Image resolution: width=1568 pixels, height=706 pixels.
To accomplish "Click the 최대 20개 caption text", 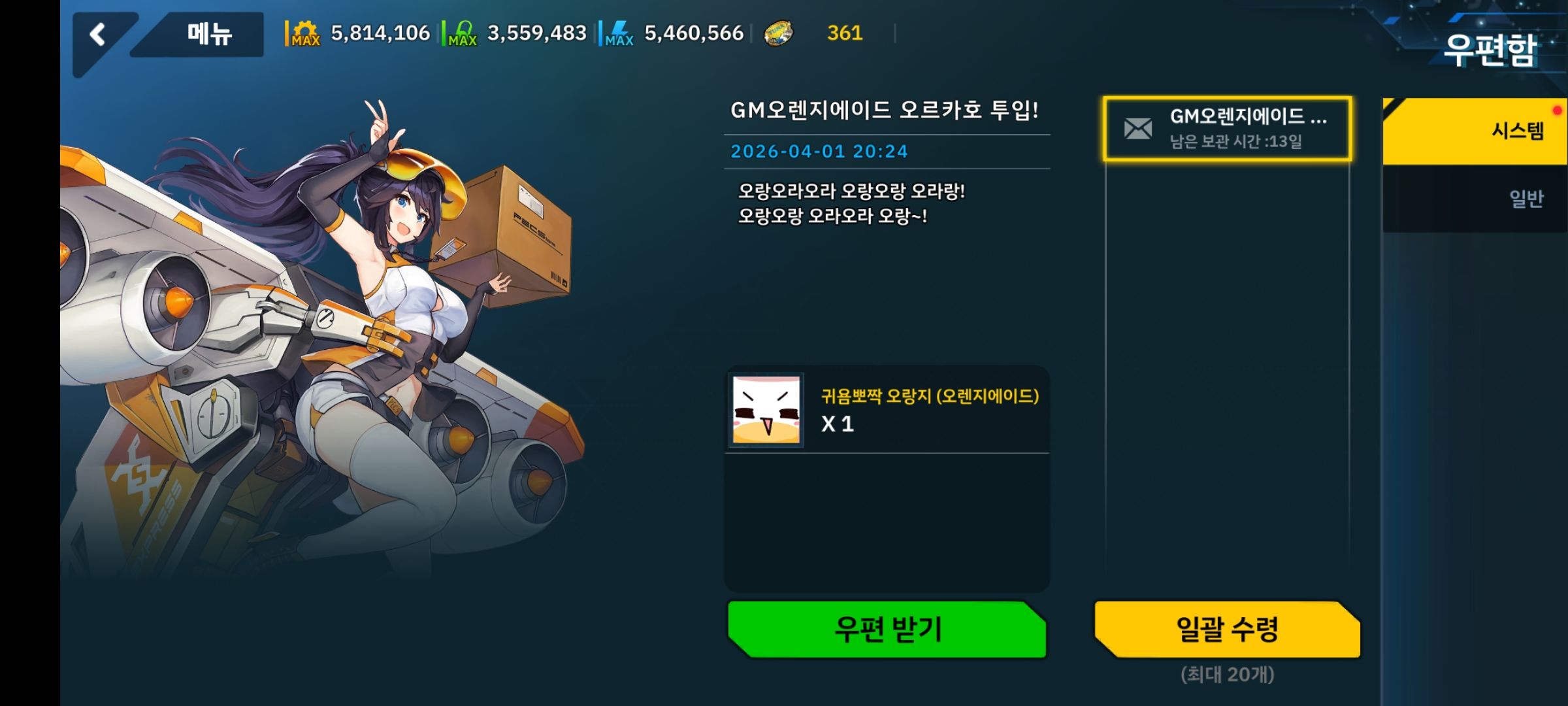I will tap(1228, 678).
